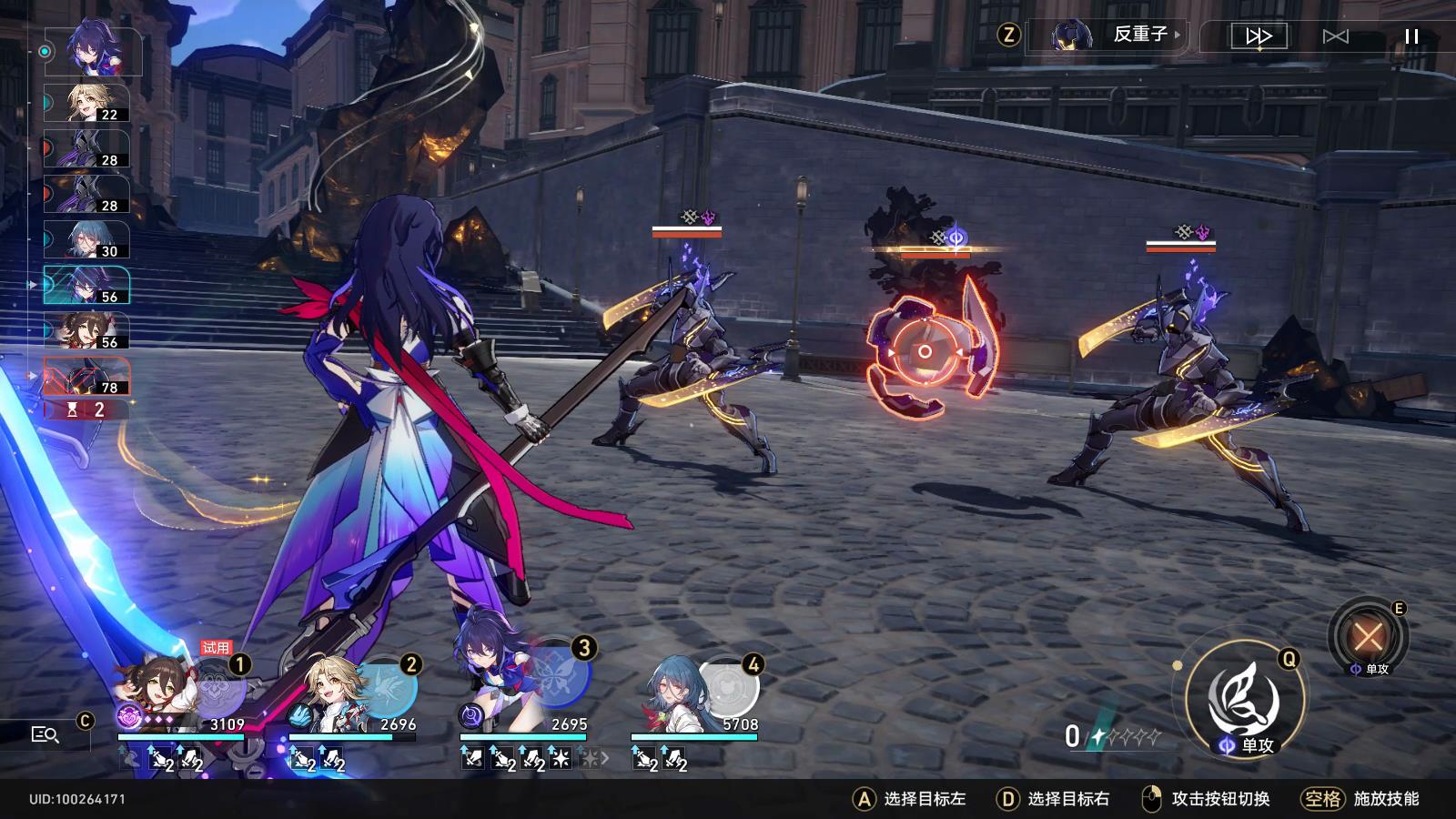Toggle double-speed battle mode
1456x819 pixels.
click(1259, 36)
